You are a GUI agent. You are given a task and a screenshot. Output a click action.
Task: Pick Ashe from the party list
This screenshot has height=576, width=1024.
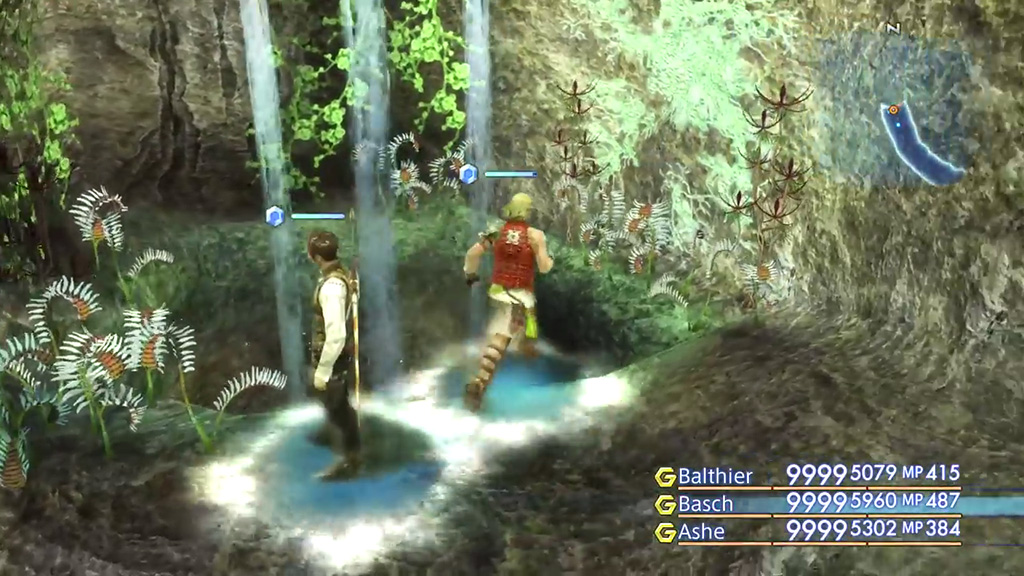[x=701, y=532]
